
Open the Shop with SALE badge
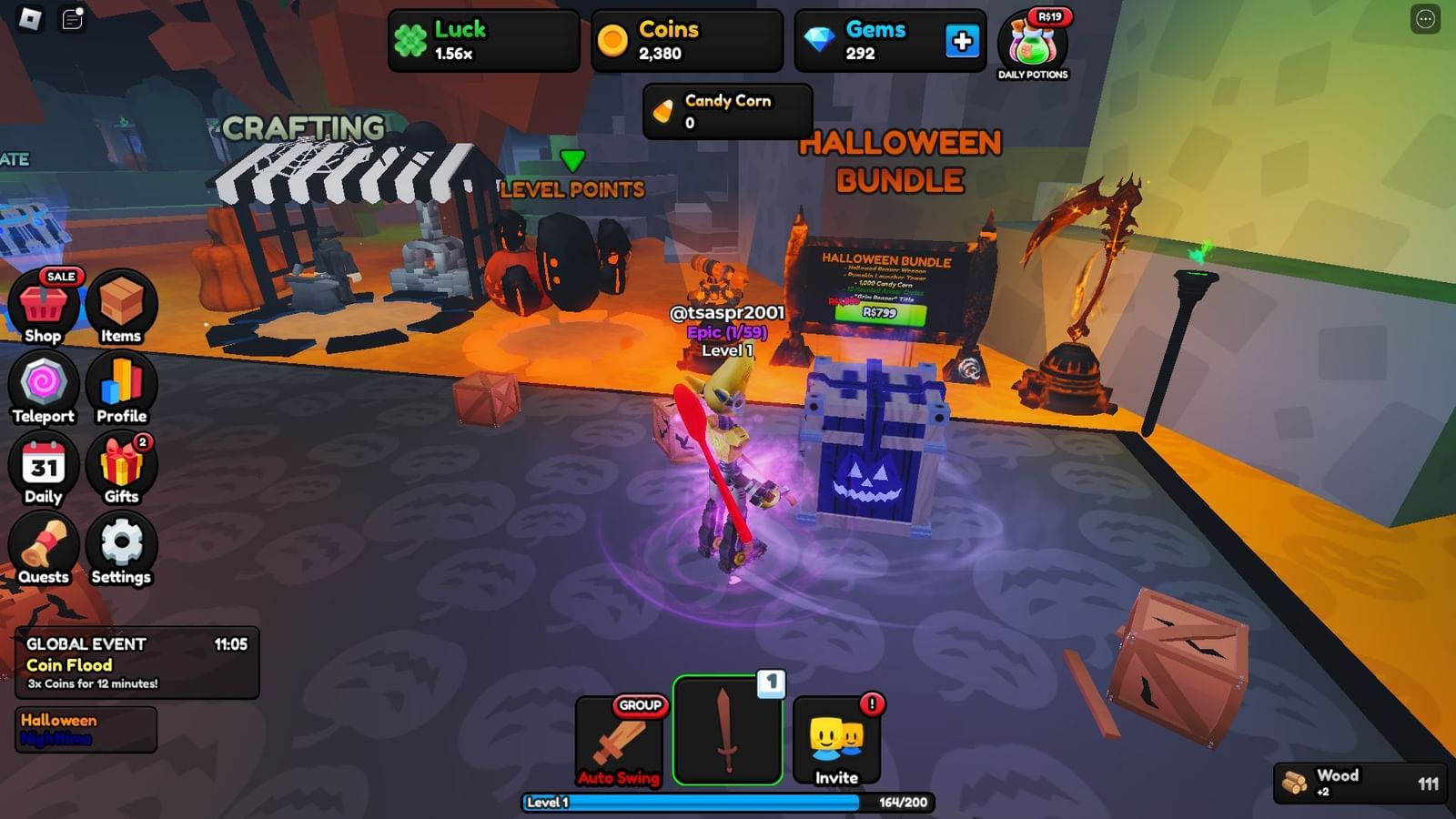[43, 304]
